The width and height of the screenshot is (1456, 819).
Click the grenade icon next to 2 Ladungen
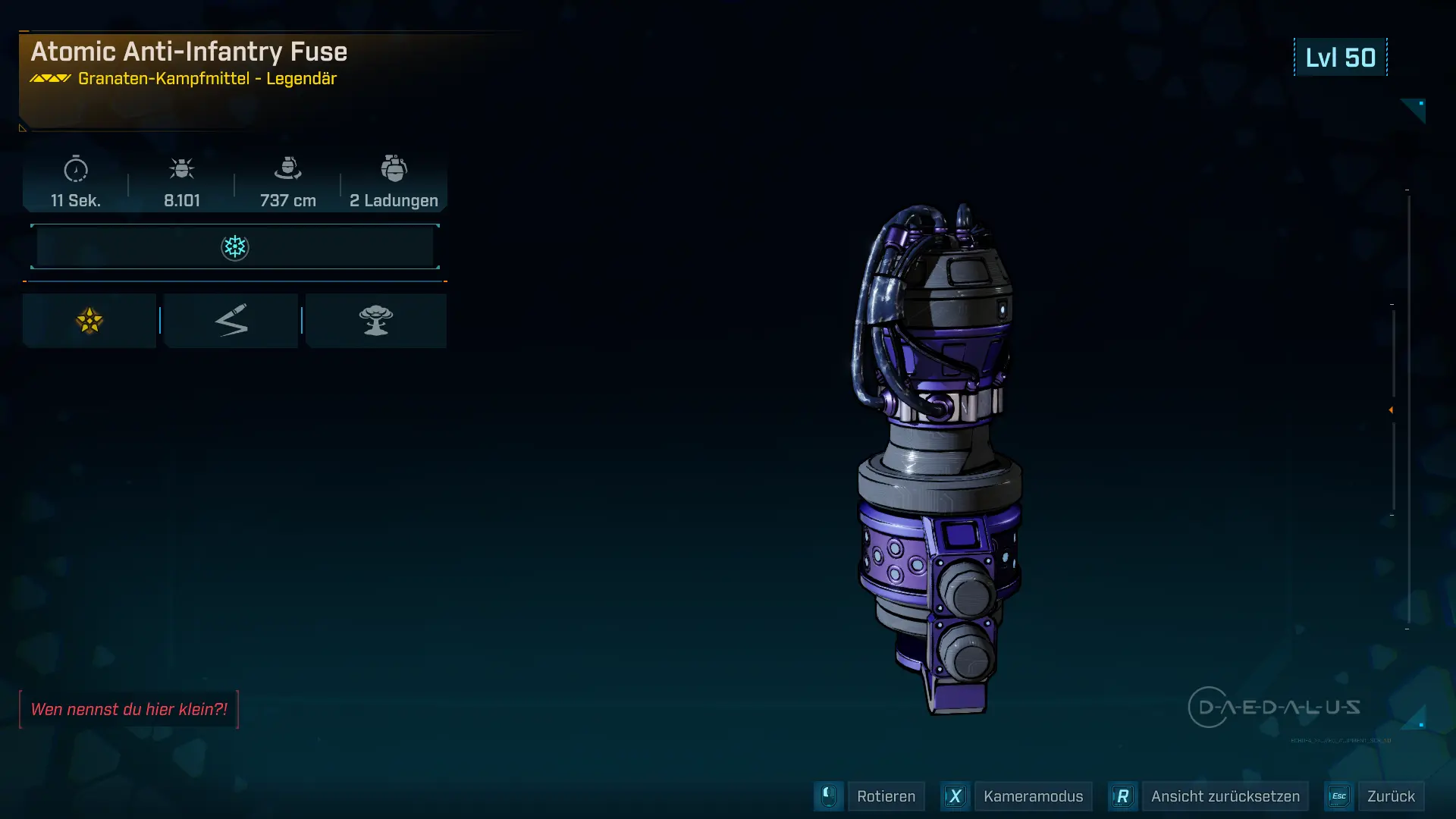(394, 168)
